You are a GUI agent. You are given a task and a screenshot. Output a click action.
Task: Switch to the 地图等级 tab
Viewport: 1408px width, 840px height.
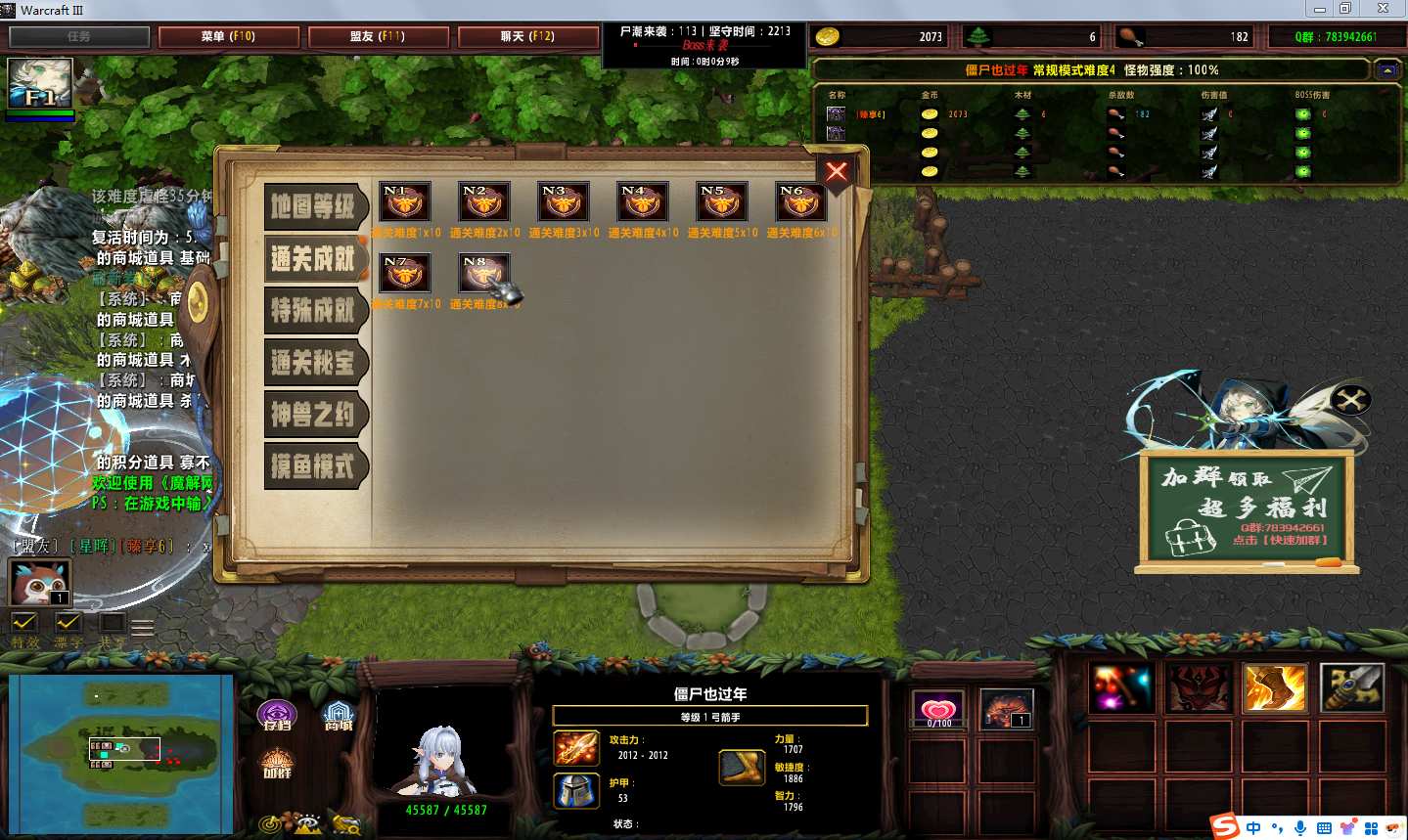coord(313,206)
